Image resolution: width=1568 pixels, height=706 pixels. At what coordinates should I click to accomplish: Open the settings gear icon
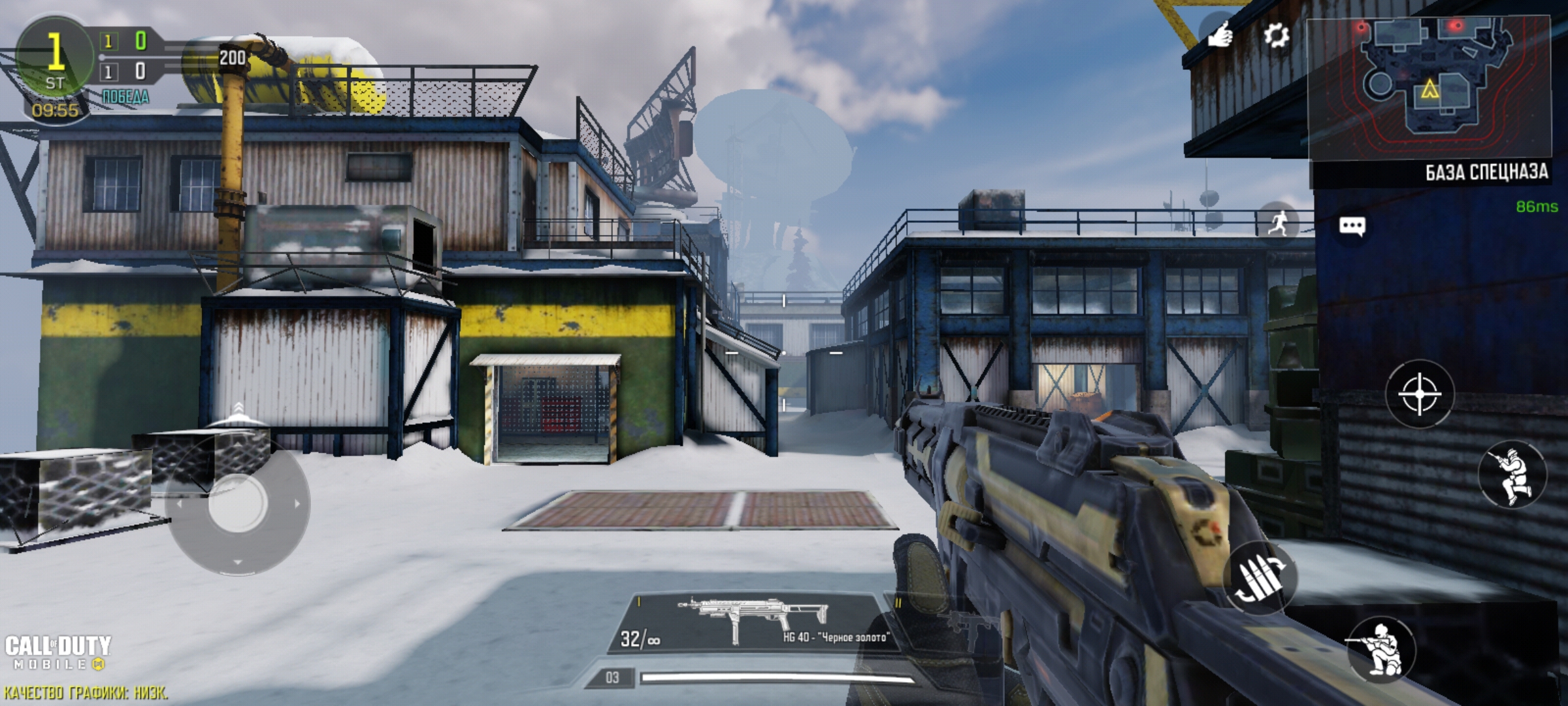(1275, 35)
